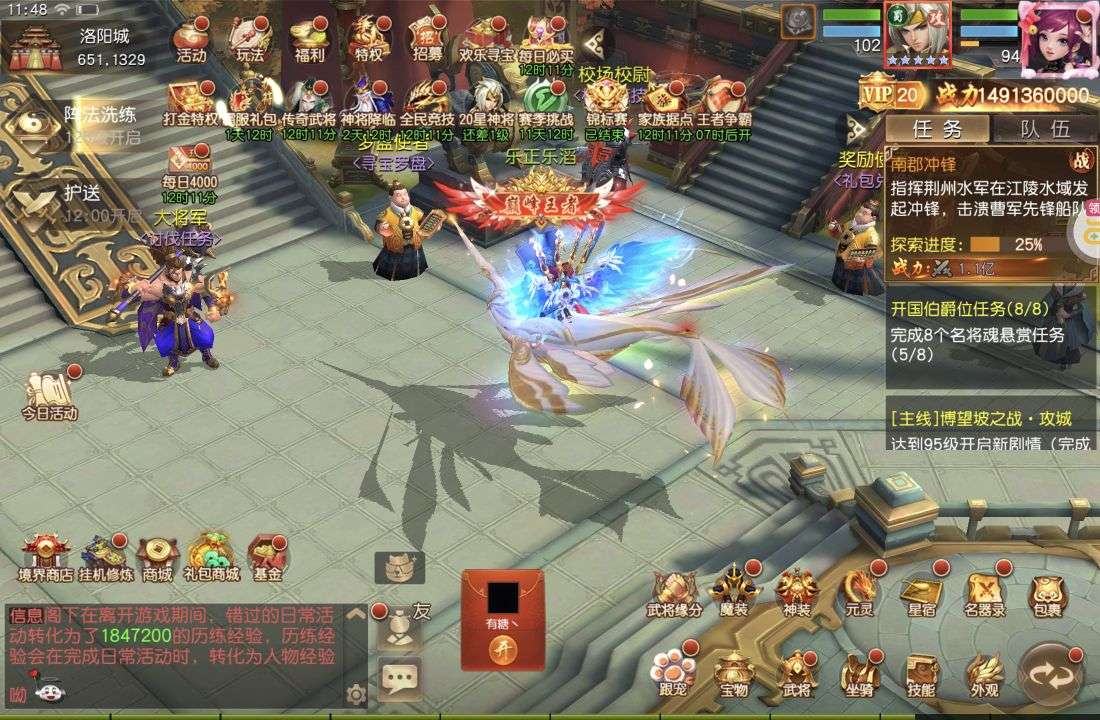Open the 包裹 inventory bag
Screen dimensions: 1100x720
1047,594
